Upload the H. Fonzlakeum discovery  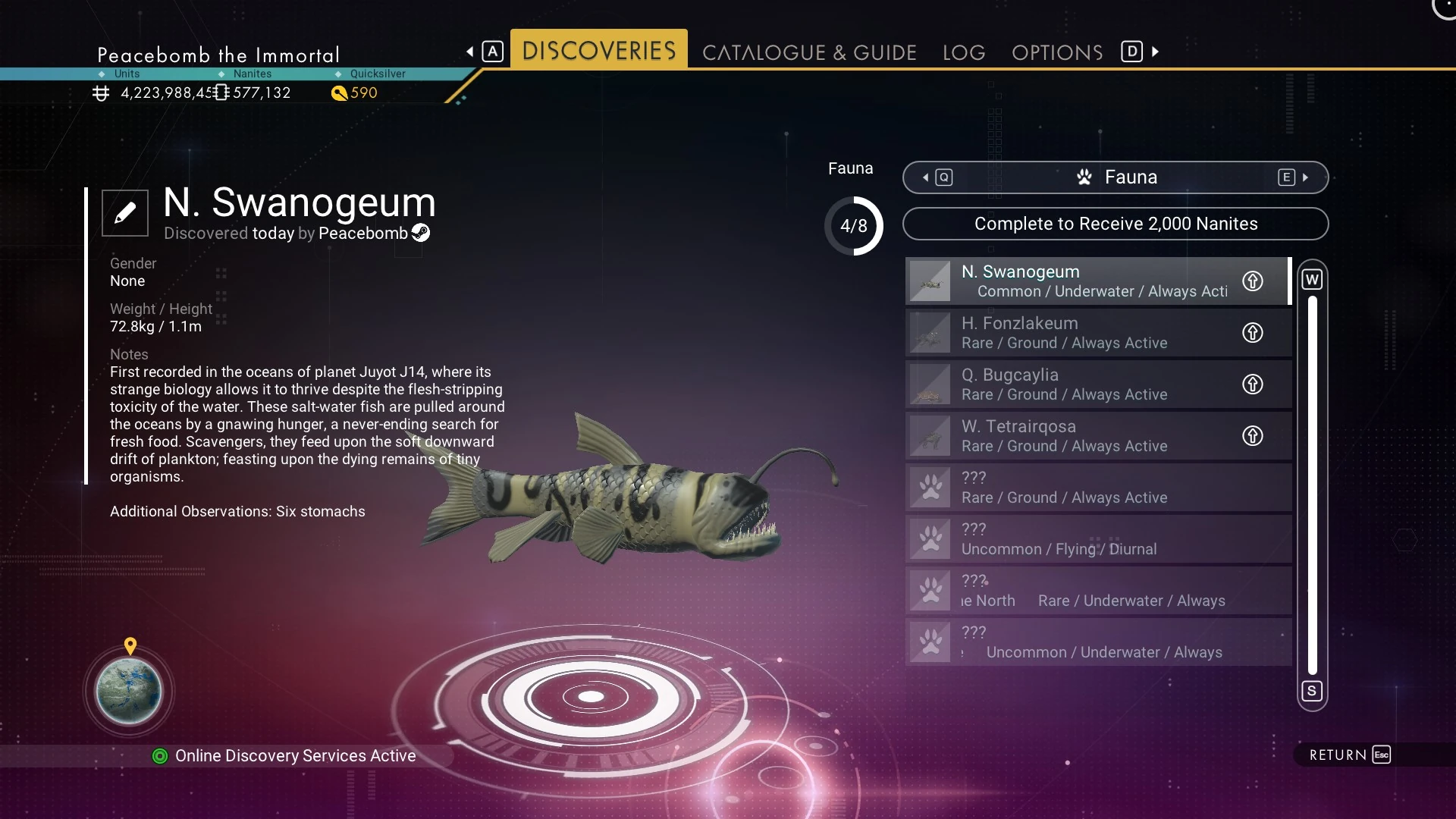coord(1253,333)
